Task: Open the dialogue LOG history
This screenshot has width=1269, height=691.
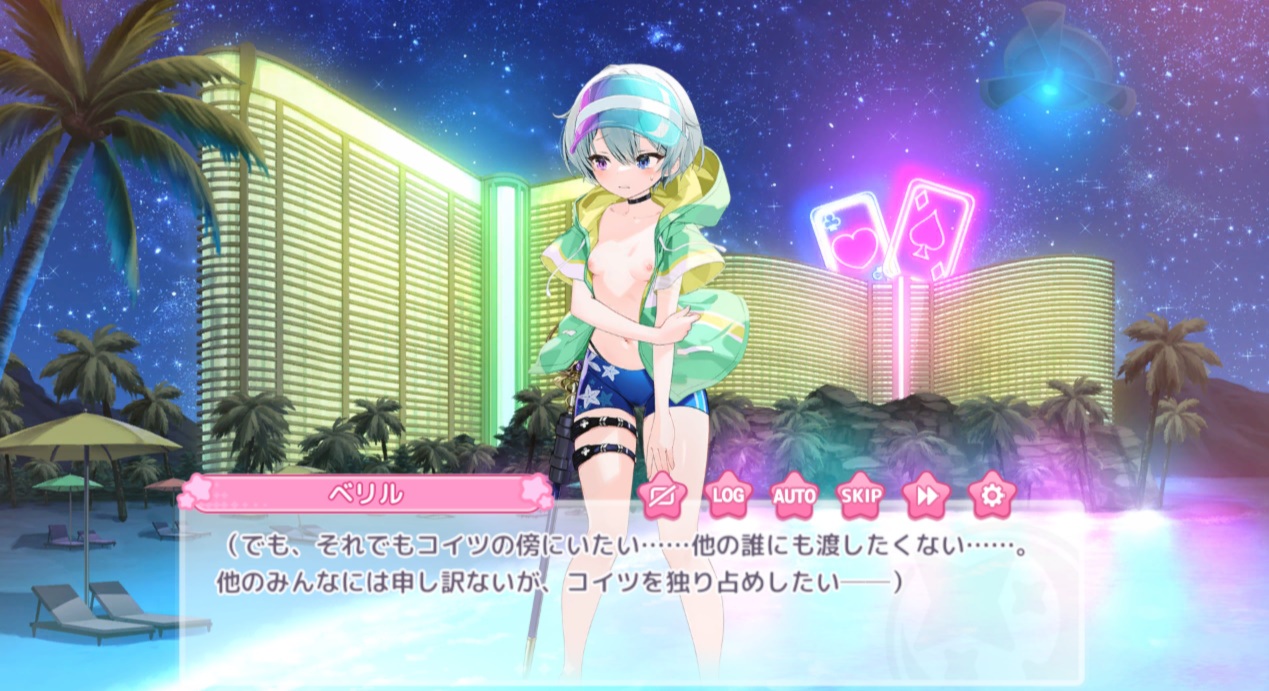Action: [728, 495]
